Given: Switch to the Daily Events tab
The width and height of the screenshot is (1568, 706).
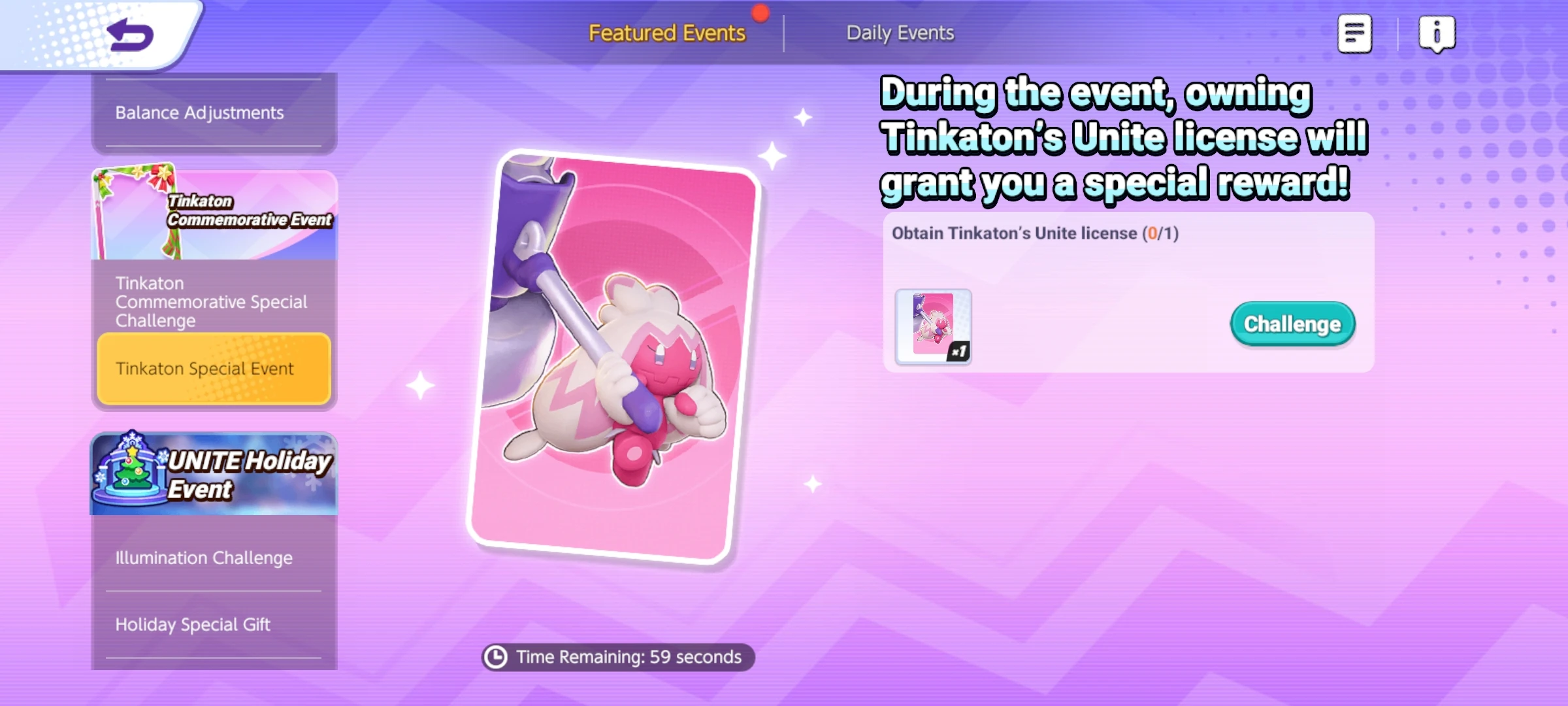Looking at the screenshot, I should pyautogui.click(x=900, y=33).
